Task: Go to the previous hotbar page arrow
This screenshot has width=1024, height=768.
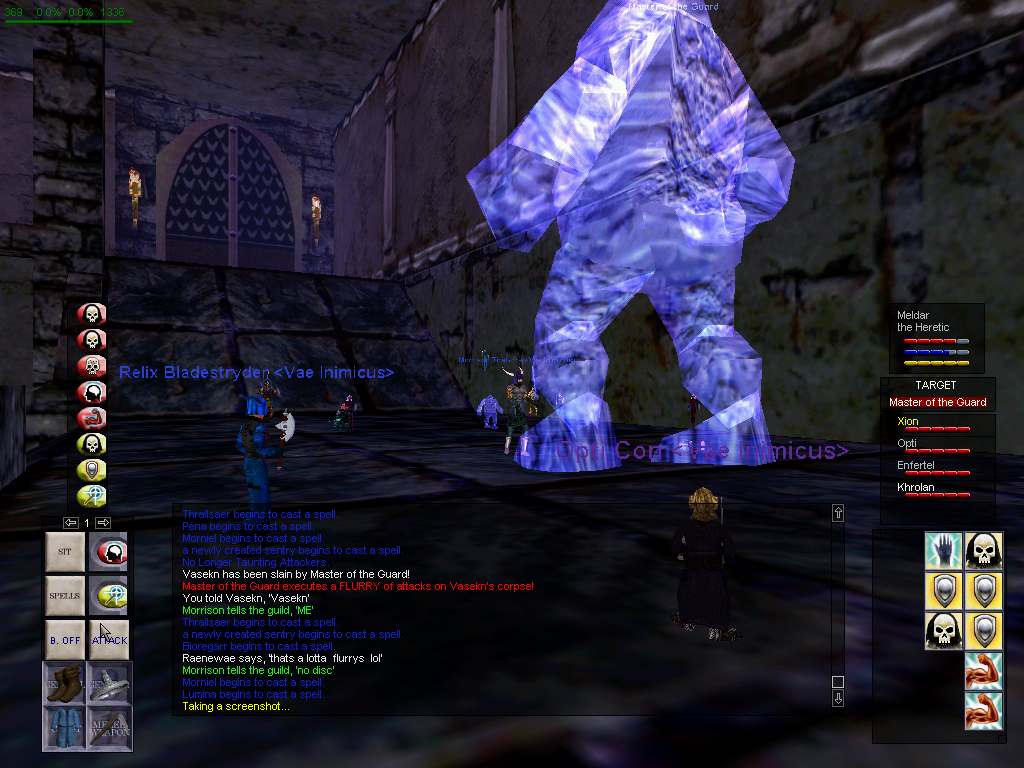Action: point(70,522)
